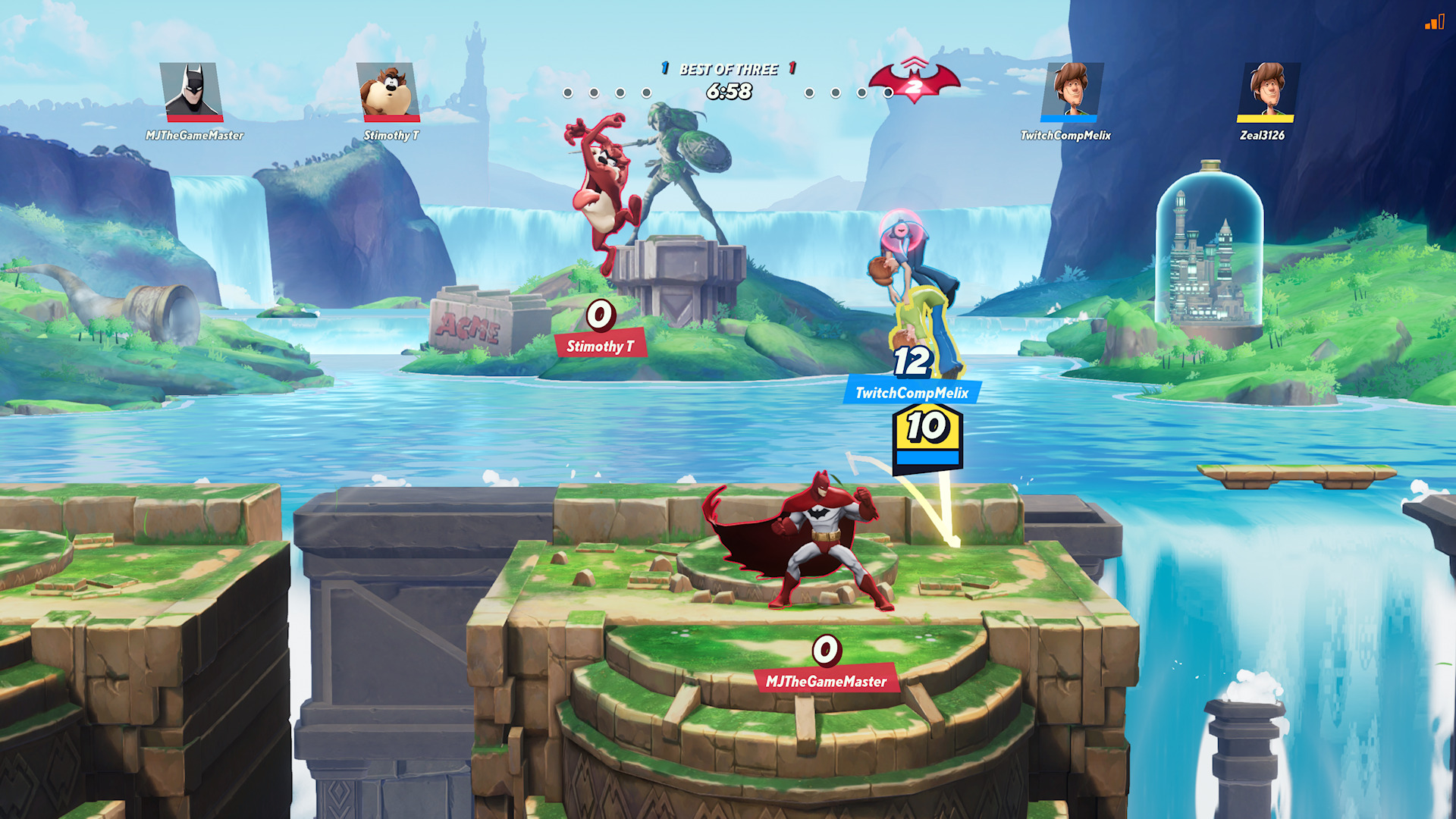This screenshot has height=819, width=1456.
Task: Select MJTheGameMaster's Batman portrait
Action: click(x=193, y=91)
